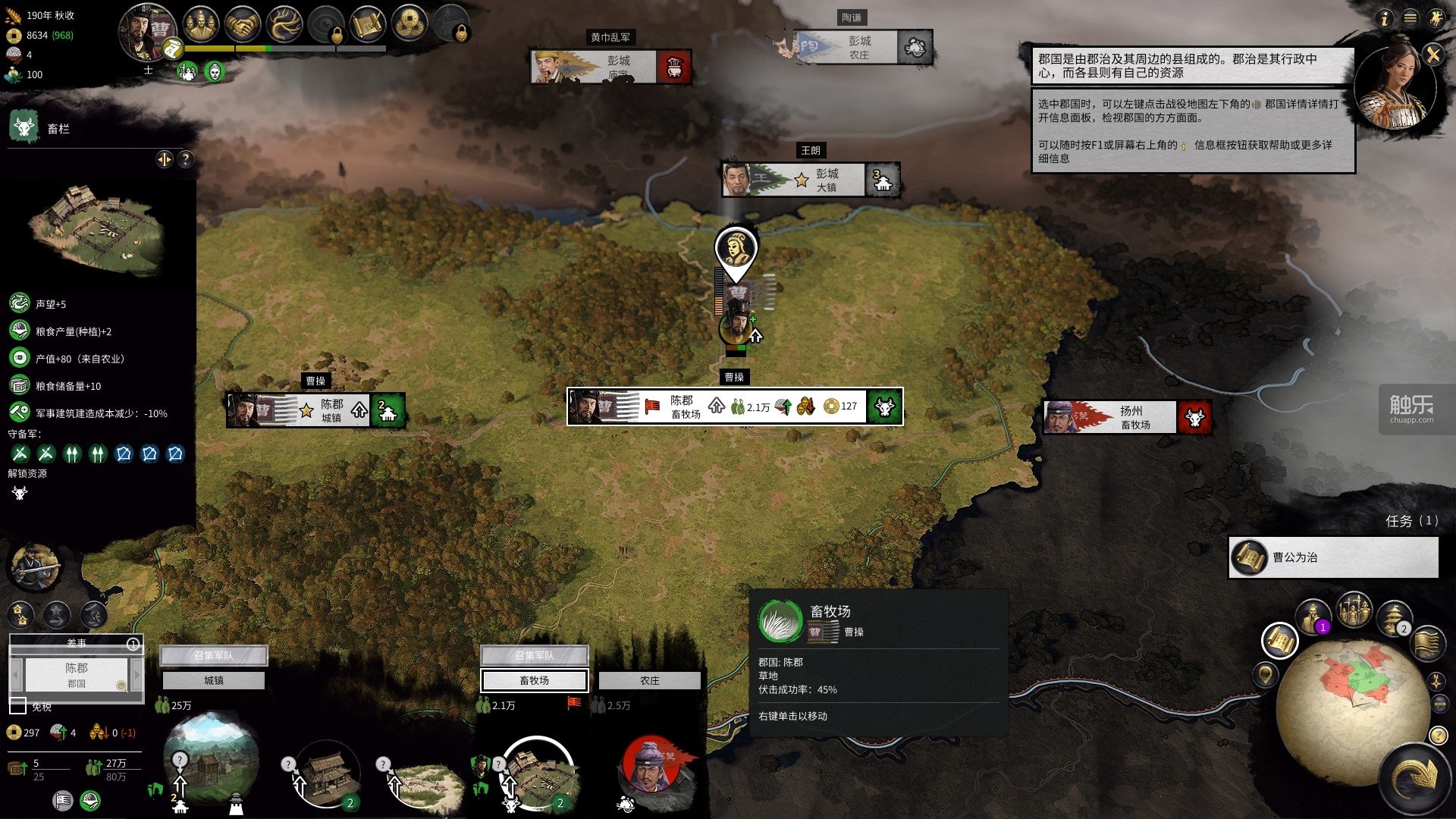Open the help question mark in 畜栏 panel
The image size is (1456, 819).
point(185,158)
